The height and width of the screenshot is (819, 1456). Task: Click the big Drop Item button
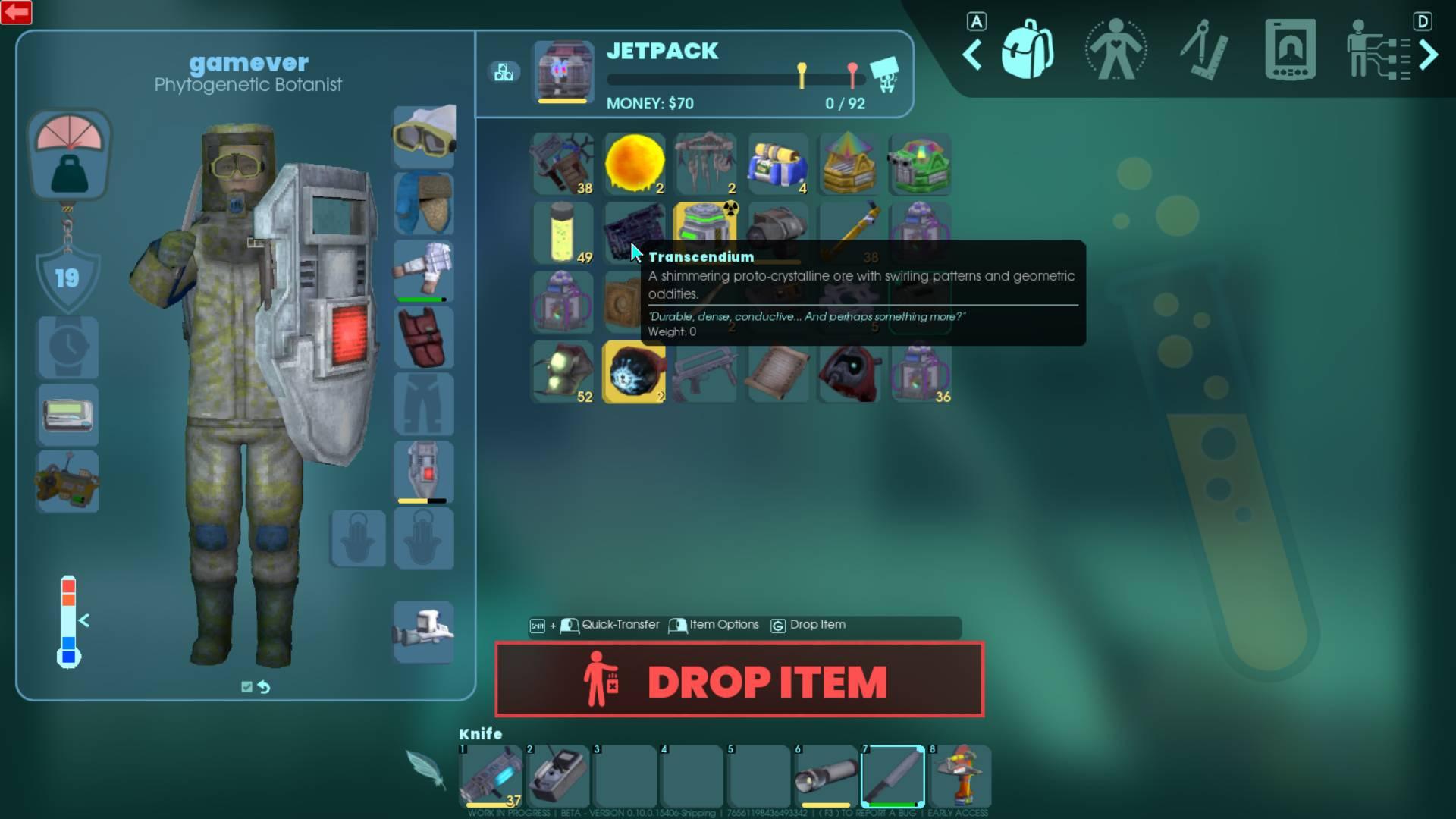(739, 680)
